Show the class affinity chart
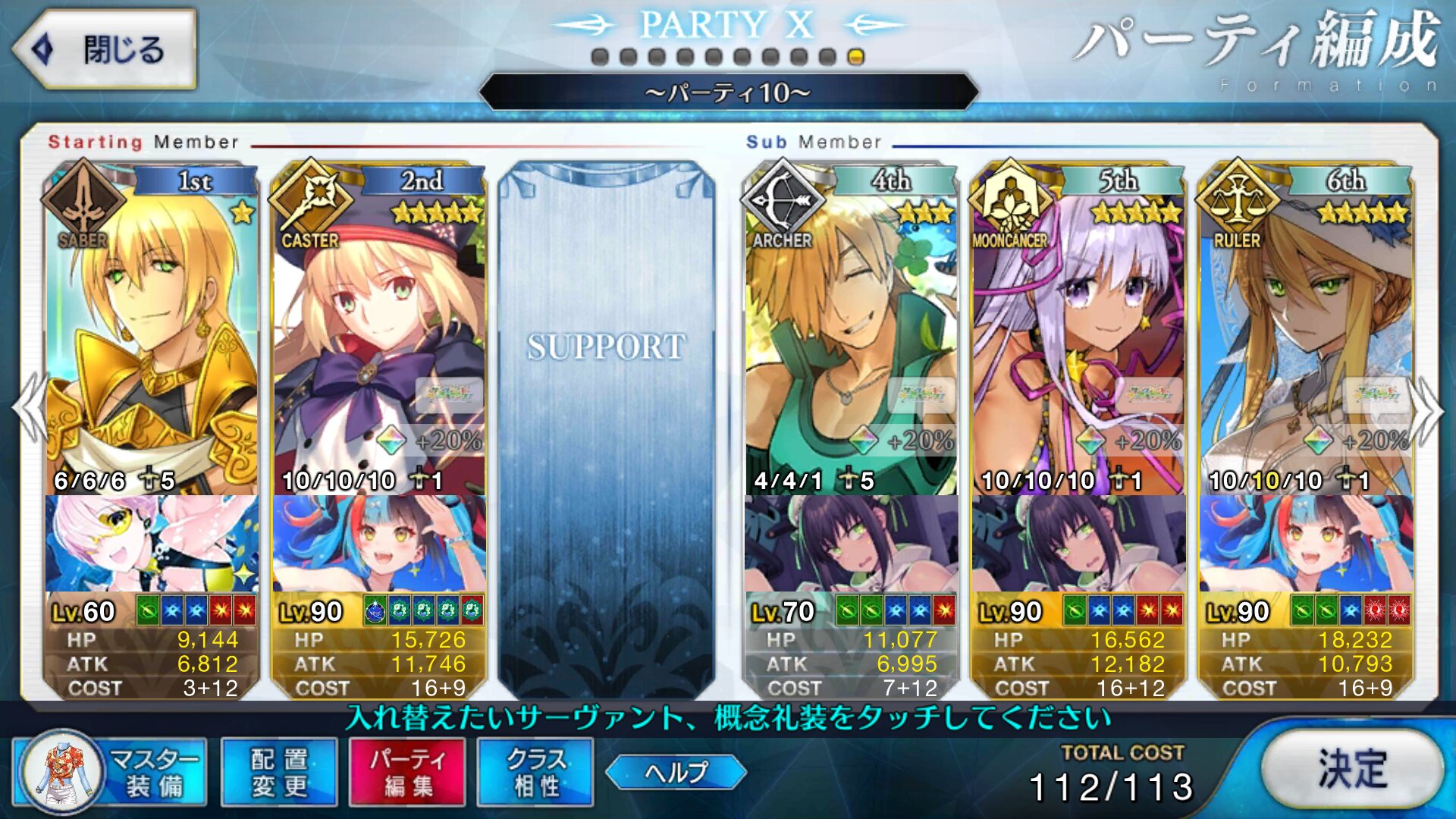 coord(535,772)
